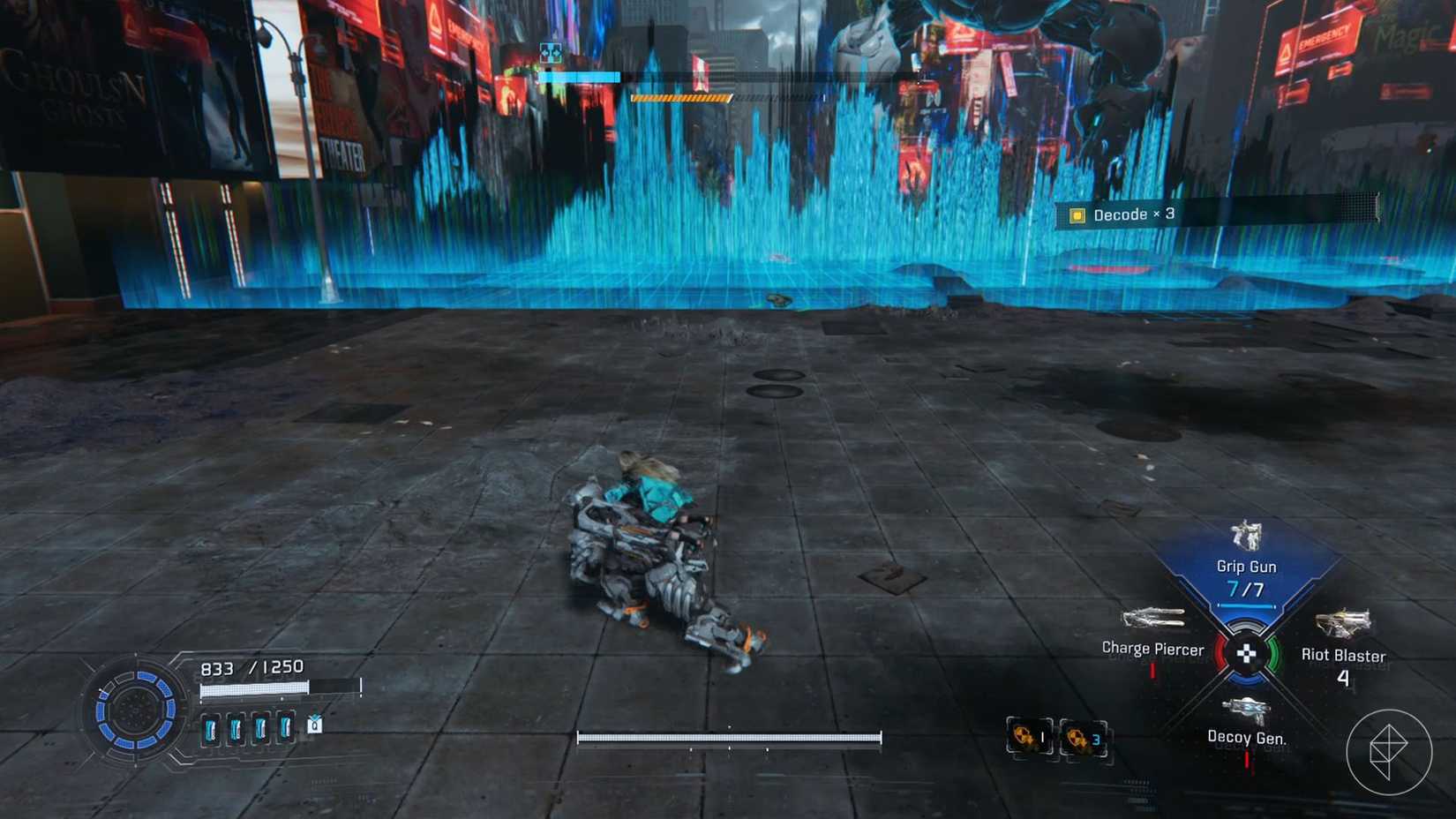Click the blue enemy health bar at top
Image resolution: width=1456 pixels, height=819 pixels.
pyautogui.click(x=578, y=77)
